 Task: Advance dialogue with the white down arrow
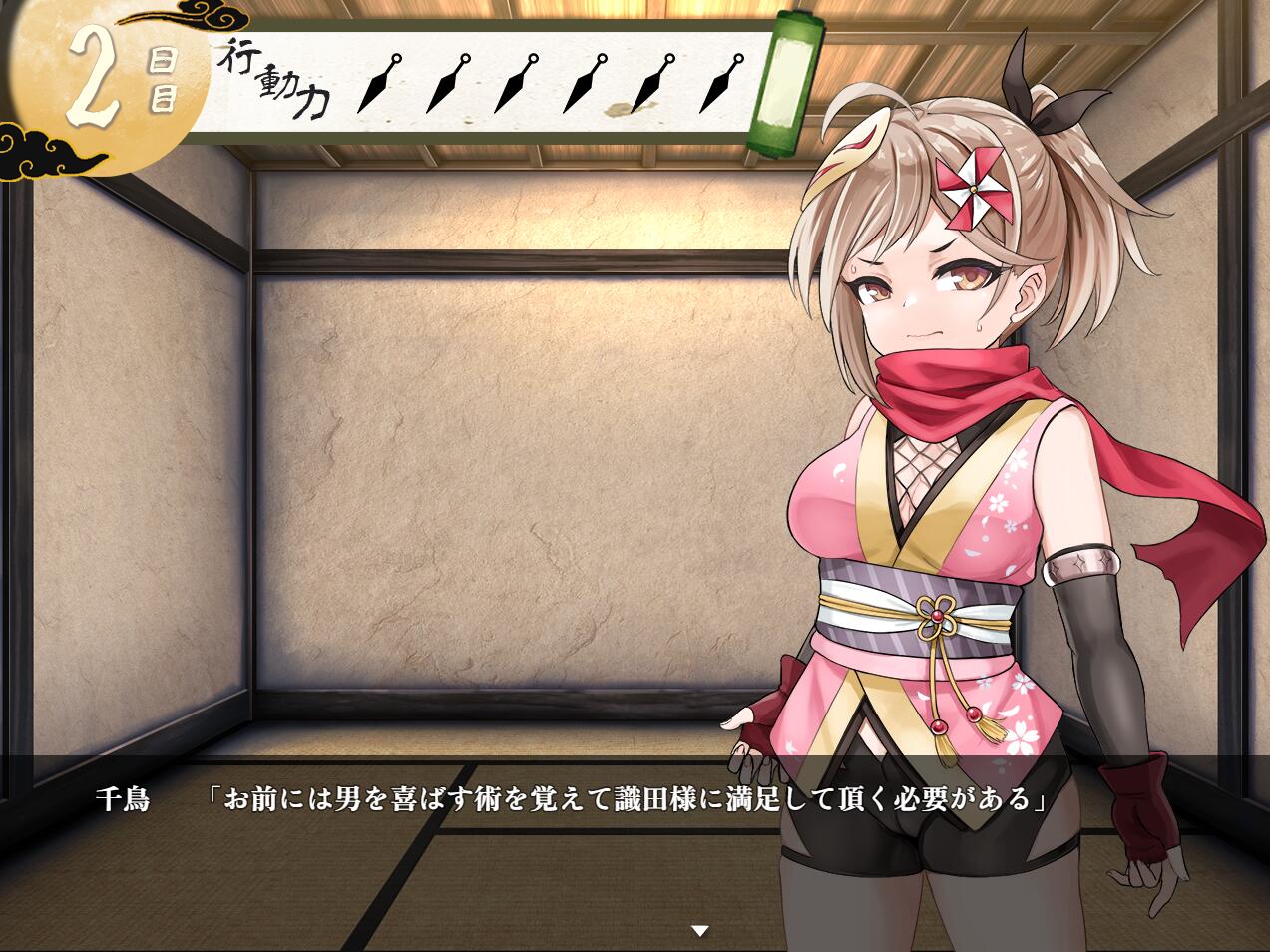[700, 931]
